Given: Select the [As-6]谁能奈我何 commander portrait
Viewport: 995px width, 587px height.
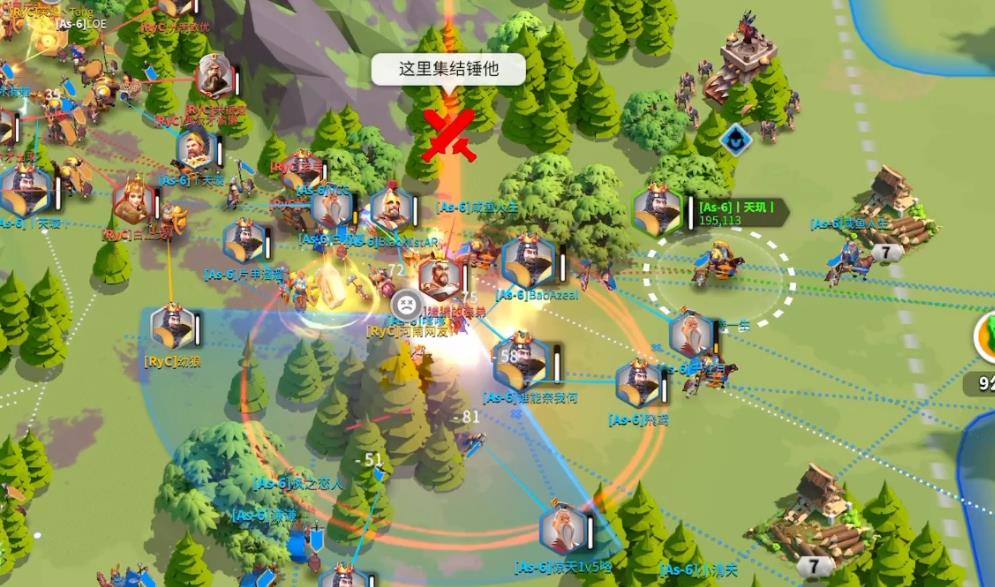Looking at the screenshot, I should (x=522, y=362).
